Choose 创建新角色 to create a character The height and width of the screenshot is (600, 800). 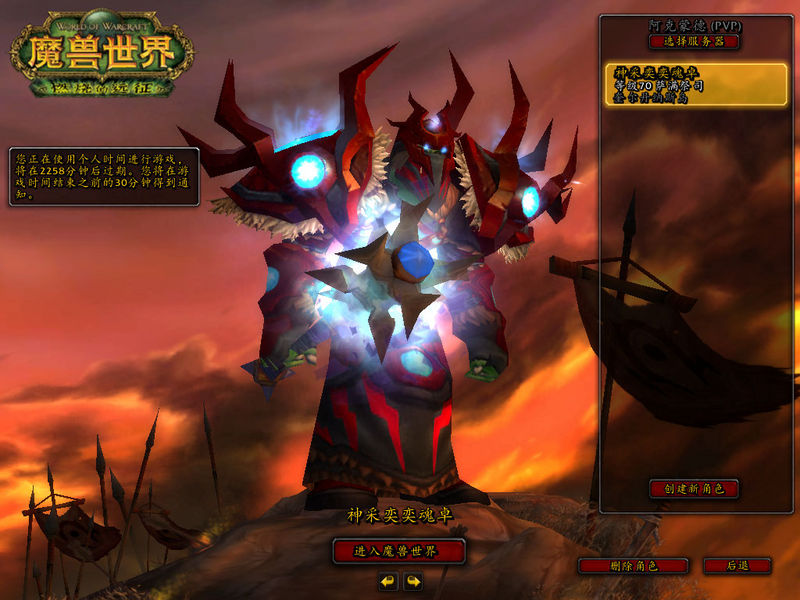[x=693, y=489]
